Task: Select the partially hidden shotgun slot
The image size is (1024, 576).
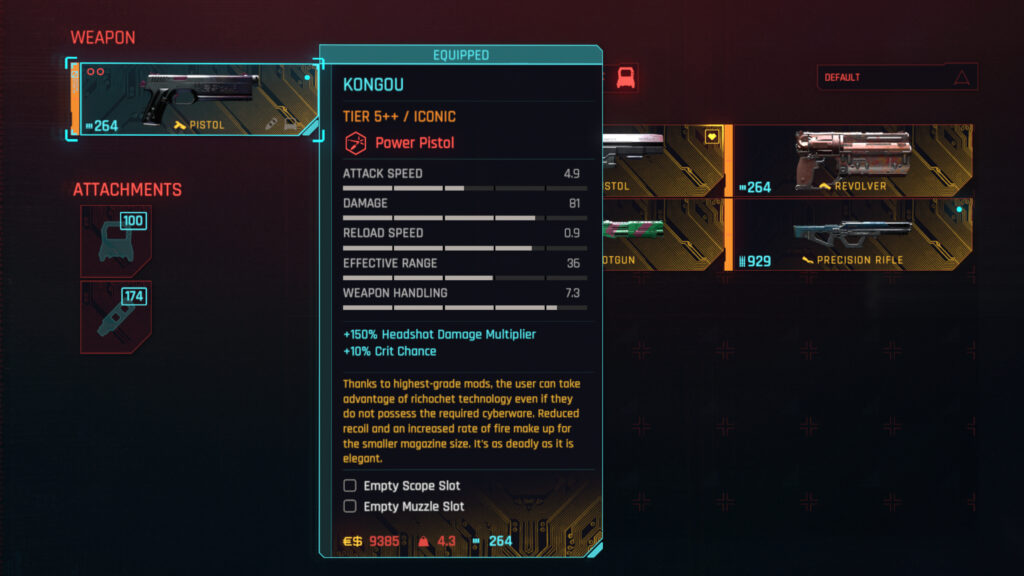Action: [662, 234]
